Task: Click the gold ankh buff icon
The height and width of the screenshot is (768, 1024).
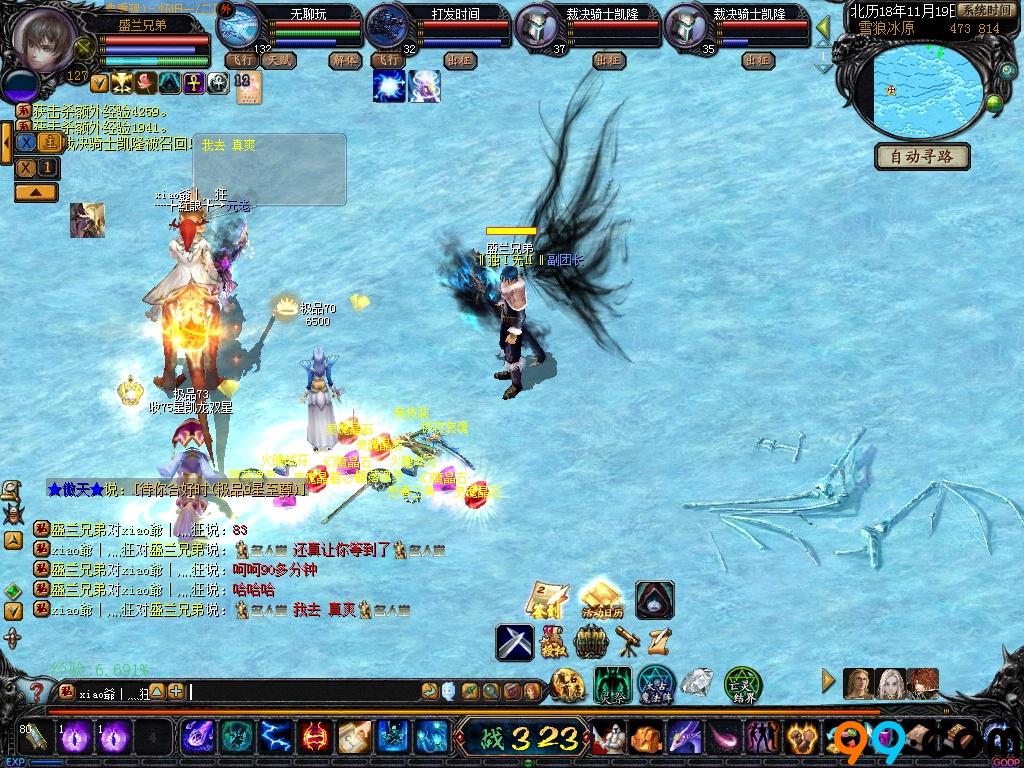Action: pos(194,83)
